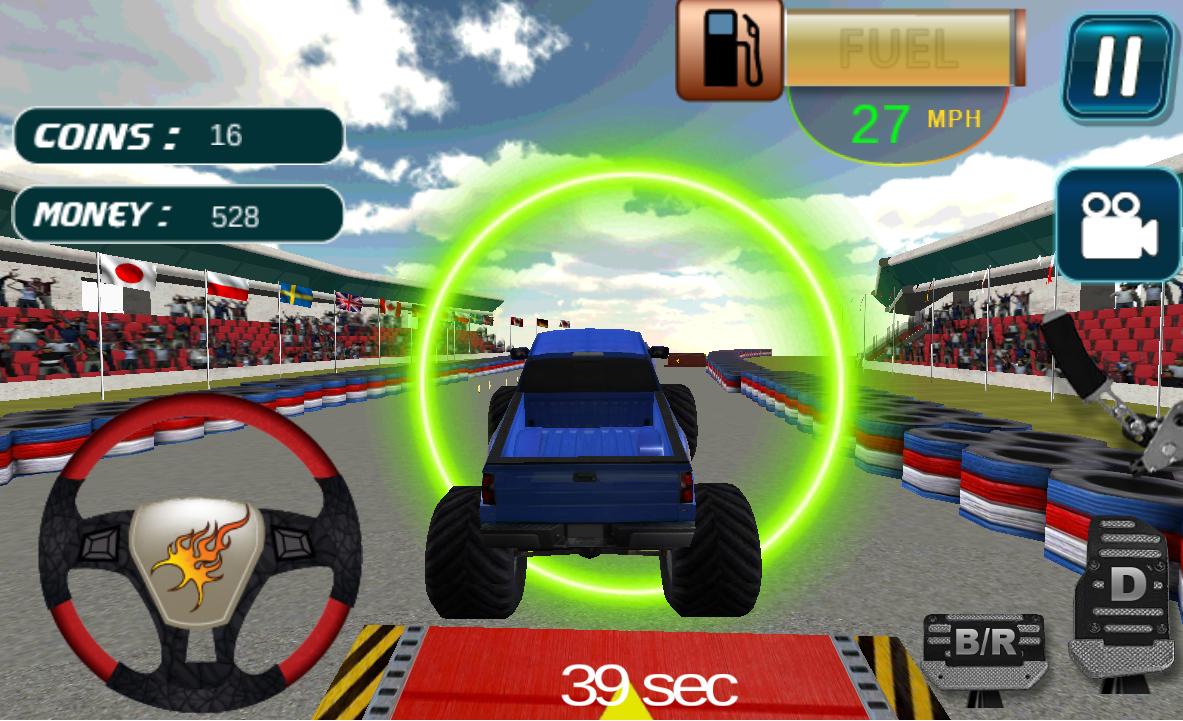Screen dimensions: 1183x721
Task: Tap the fuel pump icon
Action: (x=729, y=49)
